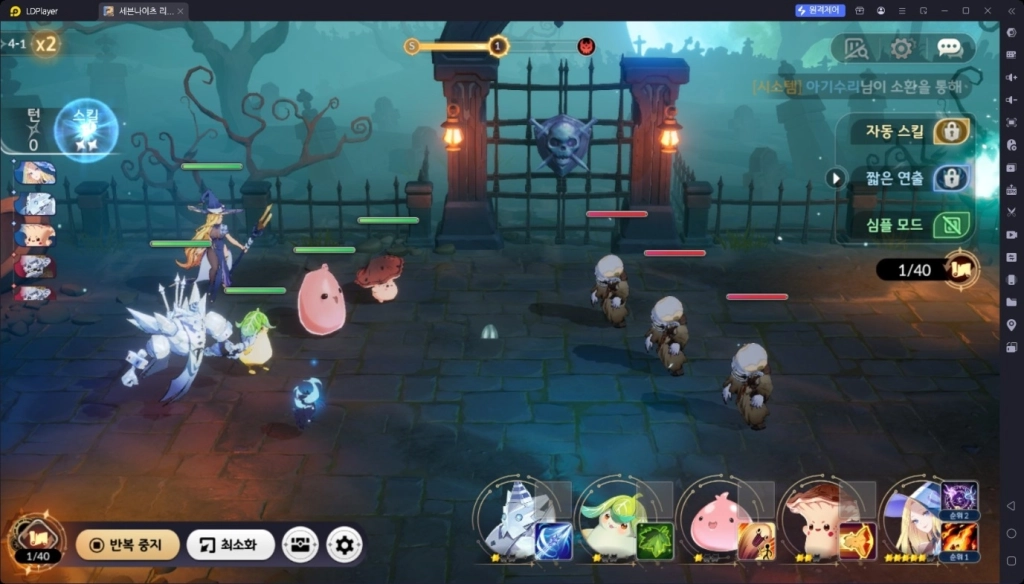The image size is (1024, 584).
Task: Open the gear settings beside the chest icon
Action: click(345, 545)
